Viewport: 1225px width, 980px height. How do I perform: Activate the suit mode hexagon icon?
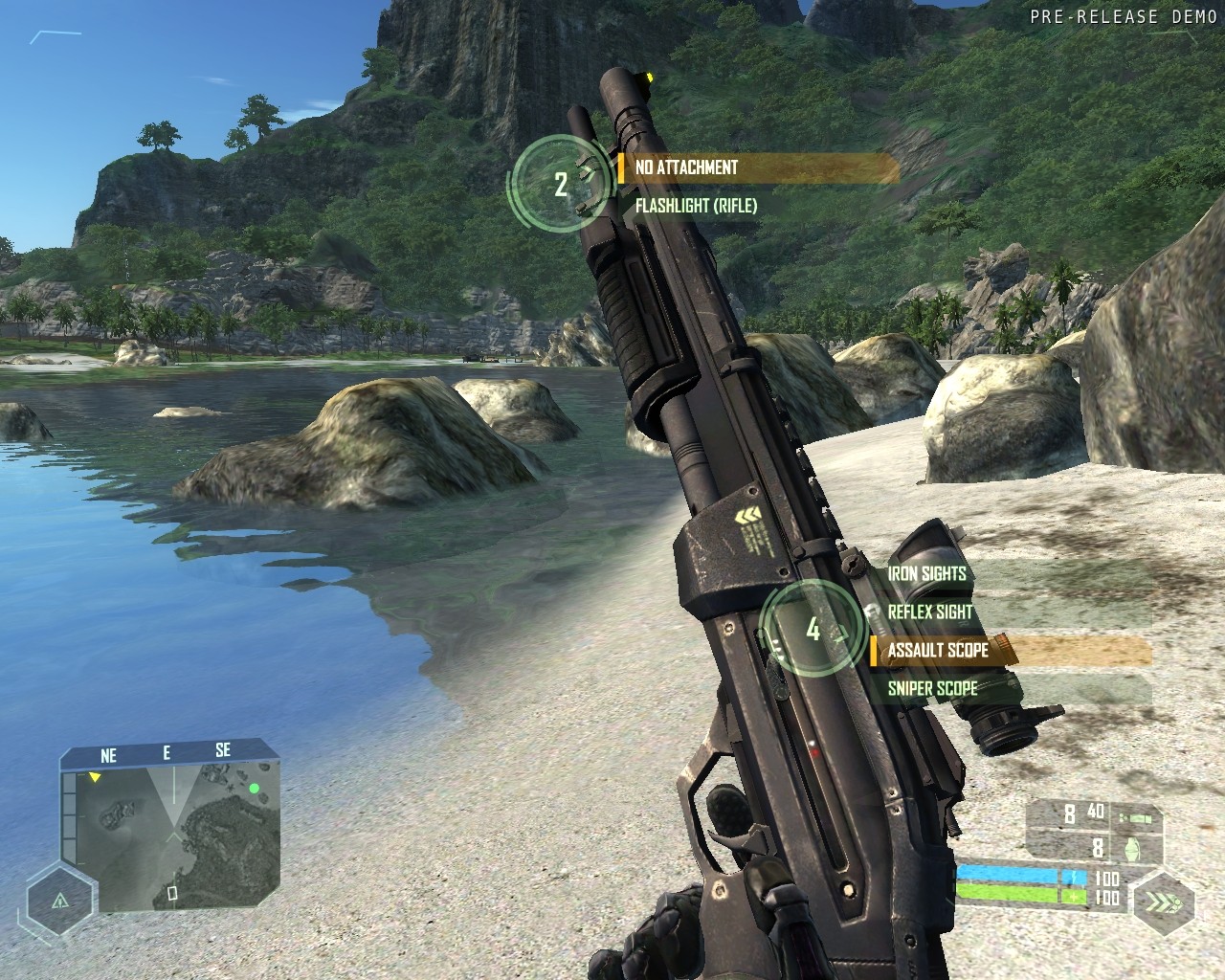(1163, 903)
